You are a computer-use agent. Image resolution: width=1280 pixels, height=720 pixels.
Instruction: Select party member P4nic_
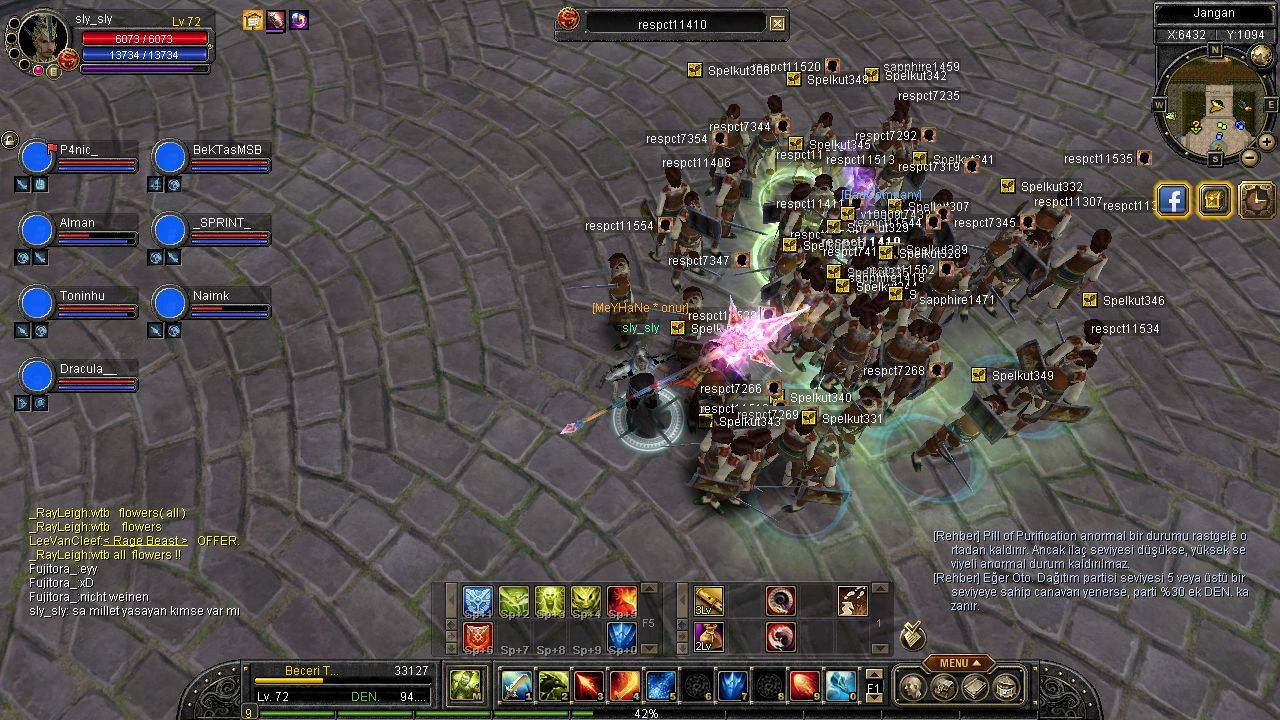coord(37,158)
